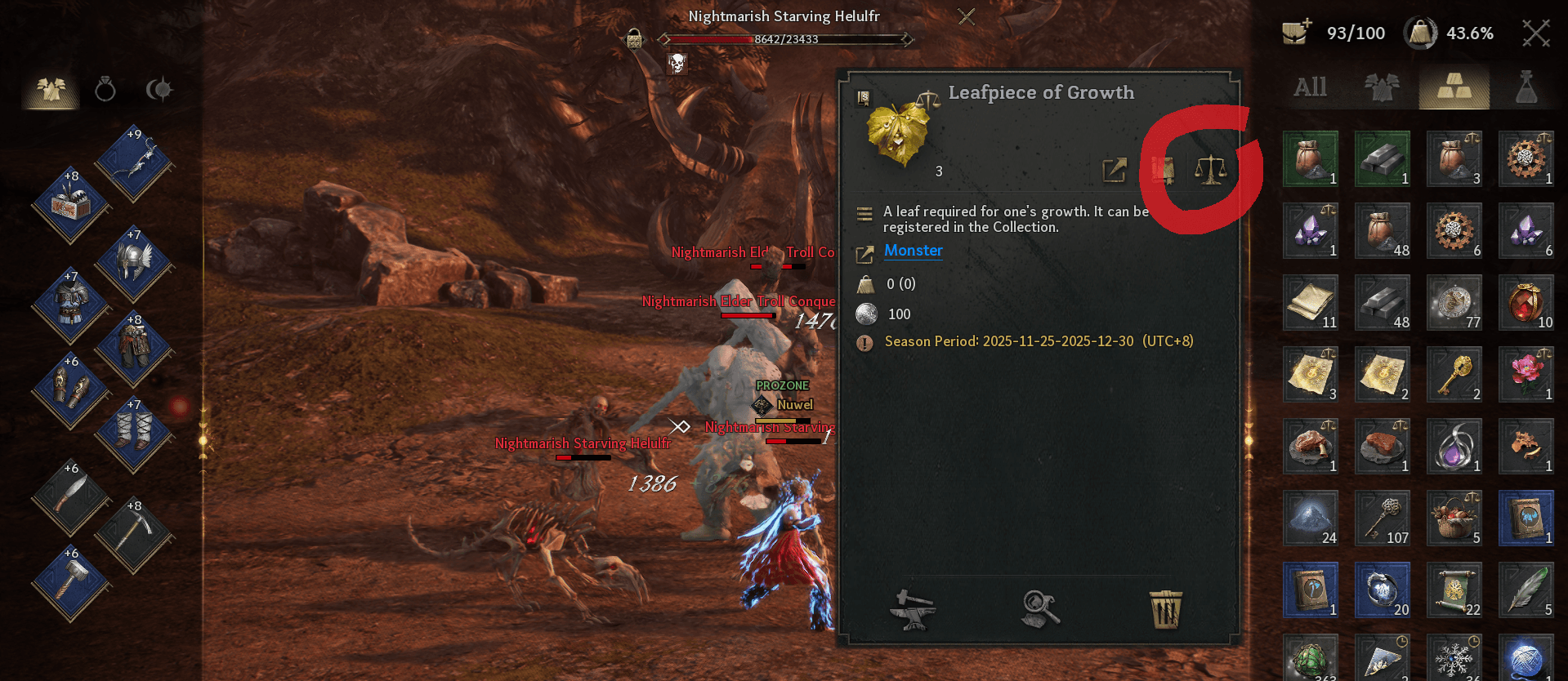Image resolution: width=1568 pixels, height=681 pixels.
Task: Open the Monster source link
Action: click(913, 251)
